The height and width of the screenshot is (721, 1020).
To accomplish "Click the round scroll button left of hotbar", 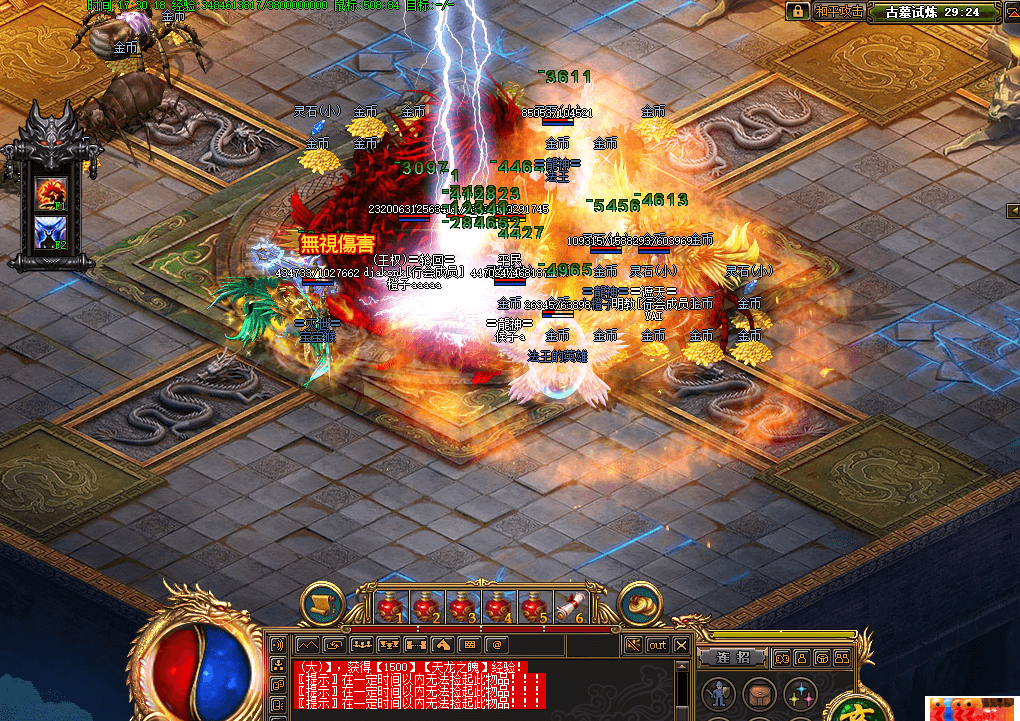I will [x=322, y=603].
